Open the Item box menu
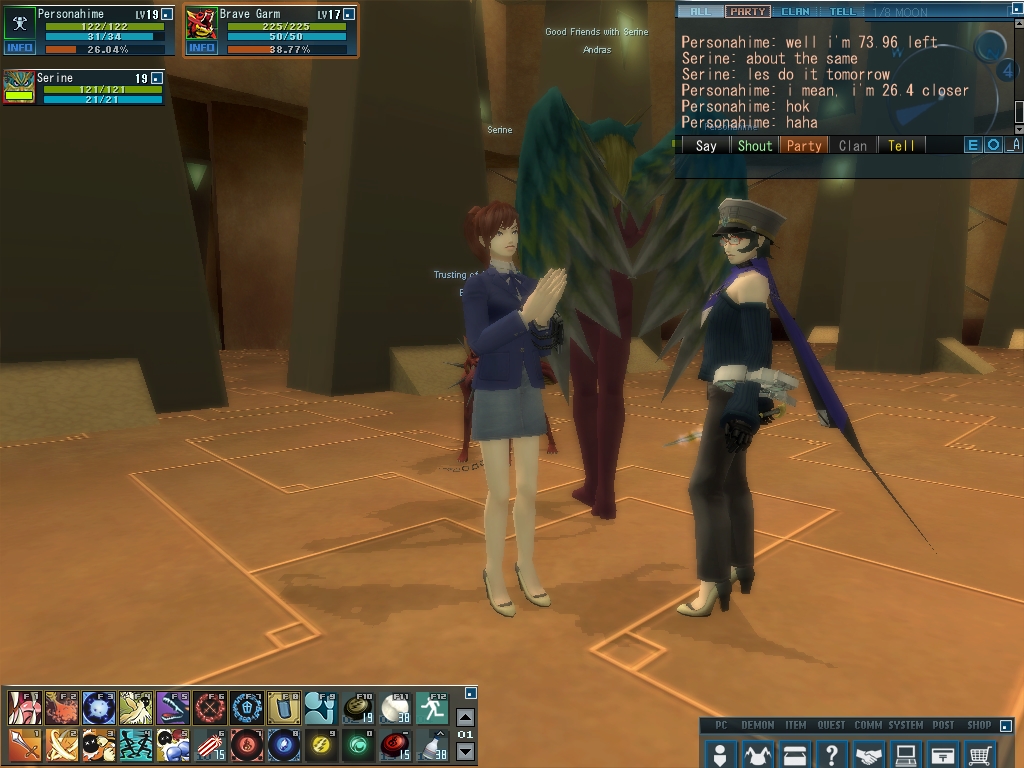Screen dimensions: 1024x768 [x=795, y=752]
